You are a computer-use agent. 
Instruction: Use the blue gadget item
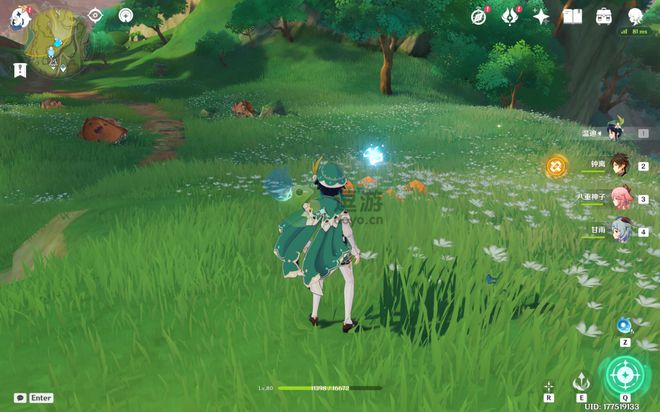(624, 325)
